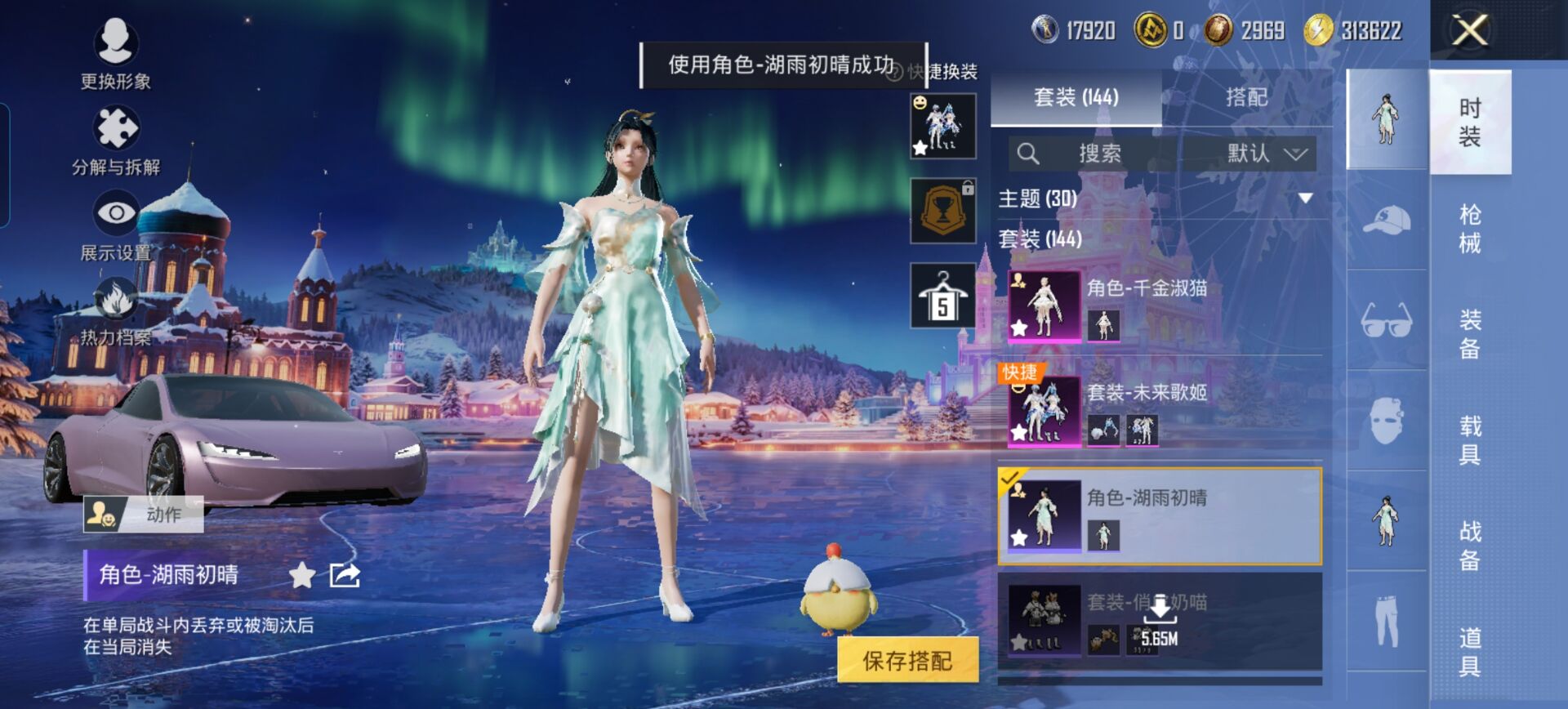Switch to the 搭配 tab
Viewport: 1568px width, 709px height.
coord(1246,97)
